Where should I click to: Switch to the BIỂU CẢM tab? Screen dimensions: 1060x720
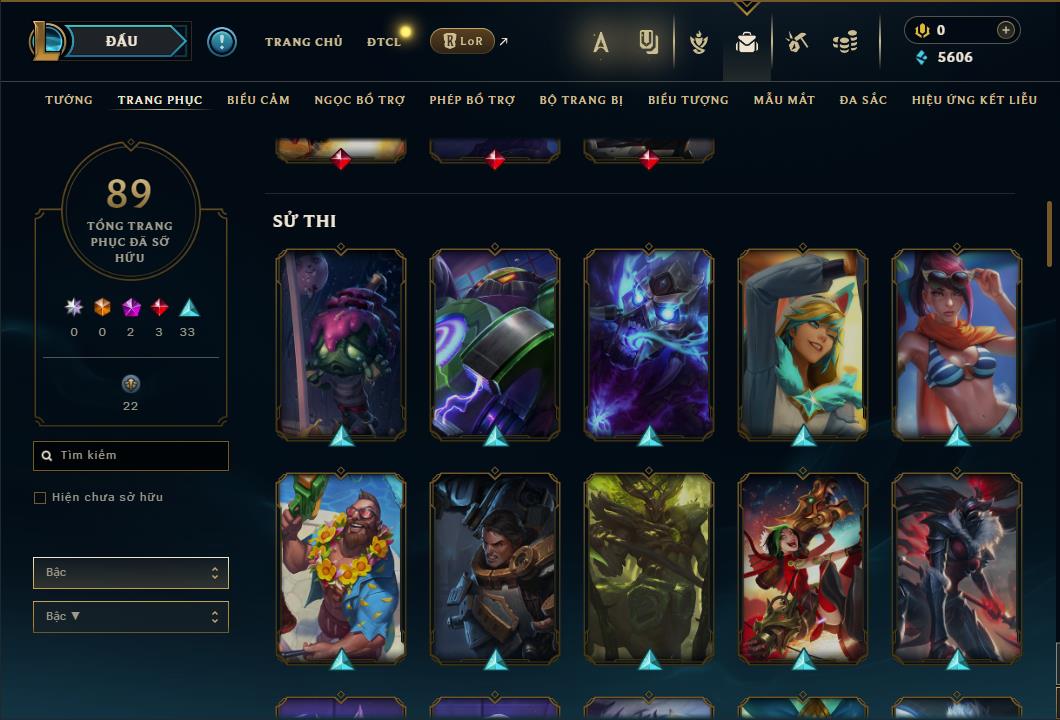(x=258, y=100)
